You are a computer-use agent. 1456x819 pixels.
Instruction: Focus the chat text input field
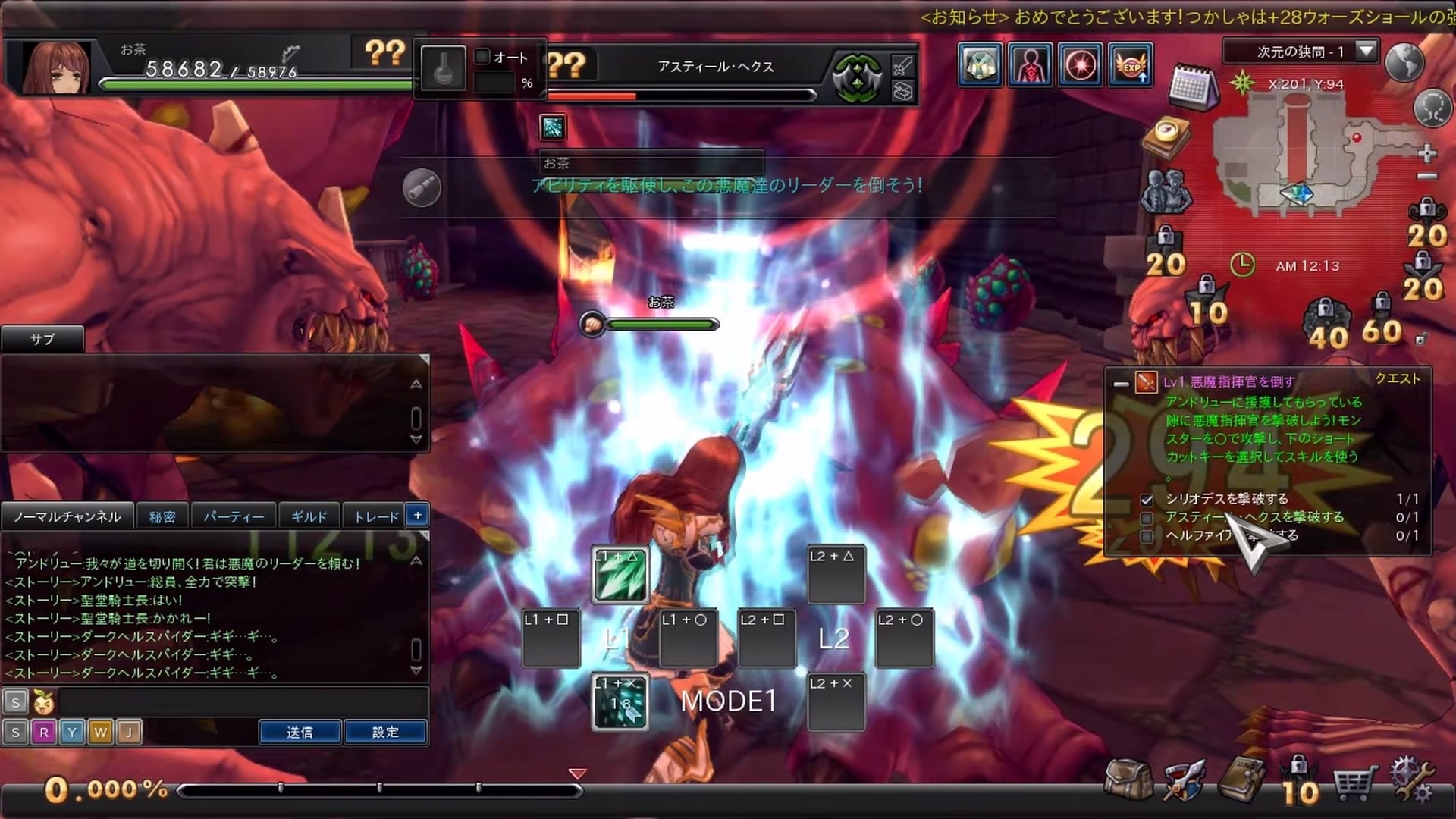pyautogui.click(x=243, y=701)
